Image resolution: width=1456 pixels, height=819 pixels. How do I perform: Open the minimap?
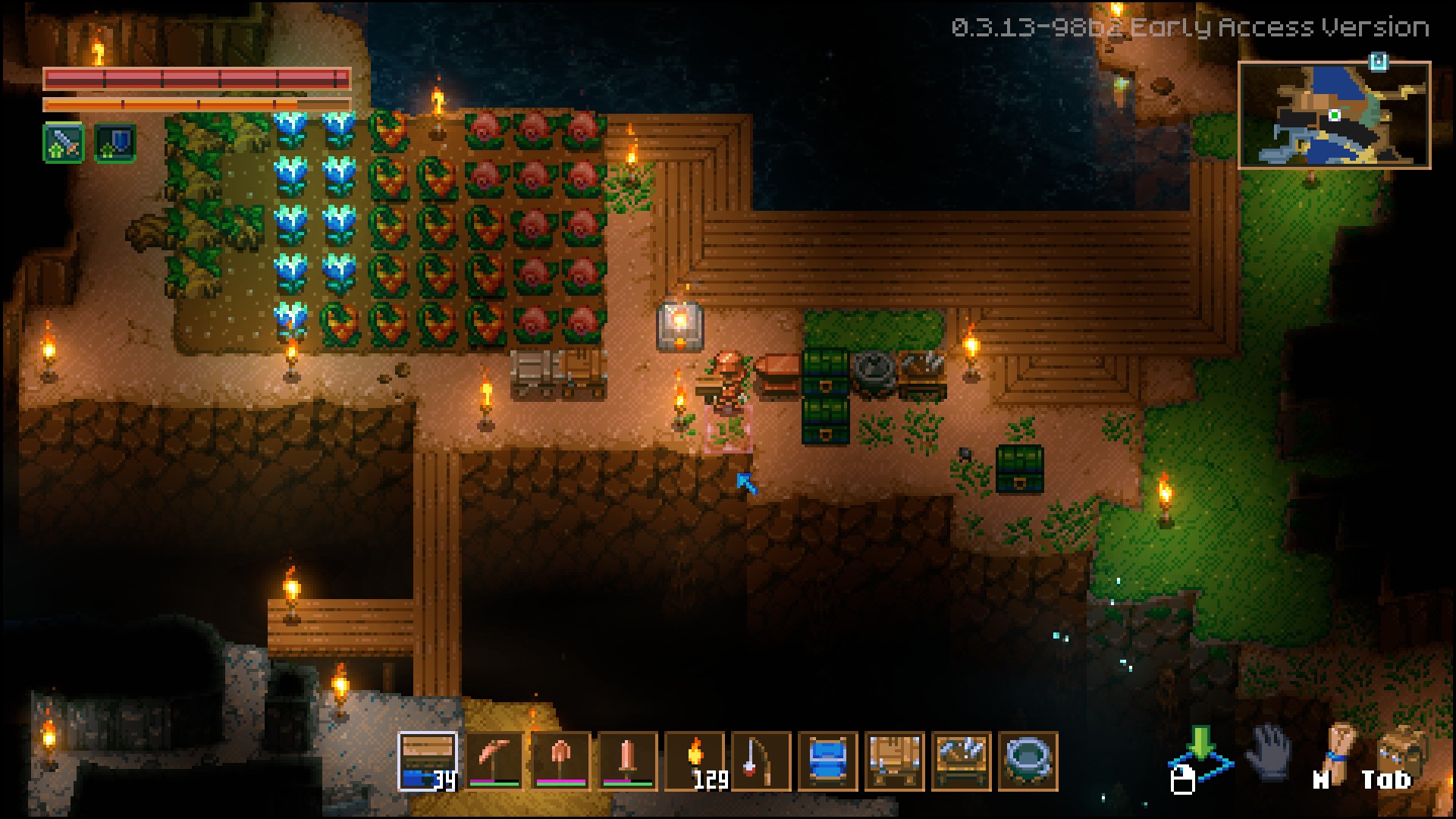(x=1334, y=115)
